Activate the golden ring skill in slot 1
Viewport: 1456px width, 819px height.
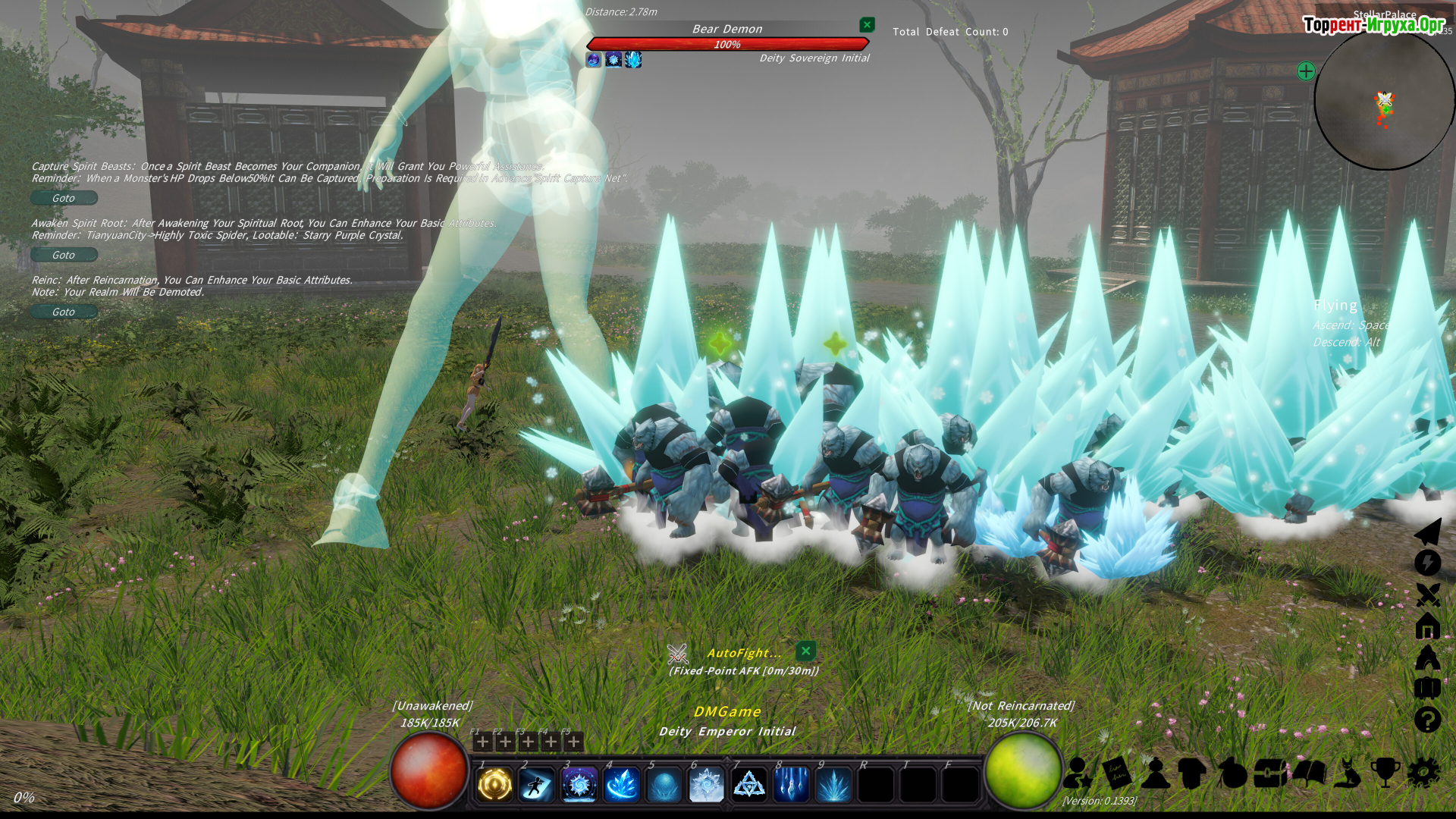click(494, 785)
